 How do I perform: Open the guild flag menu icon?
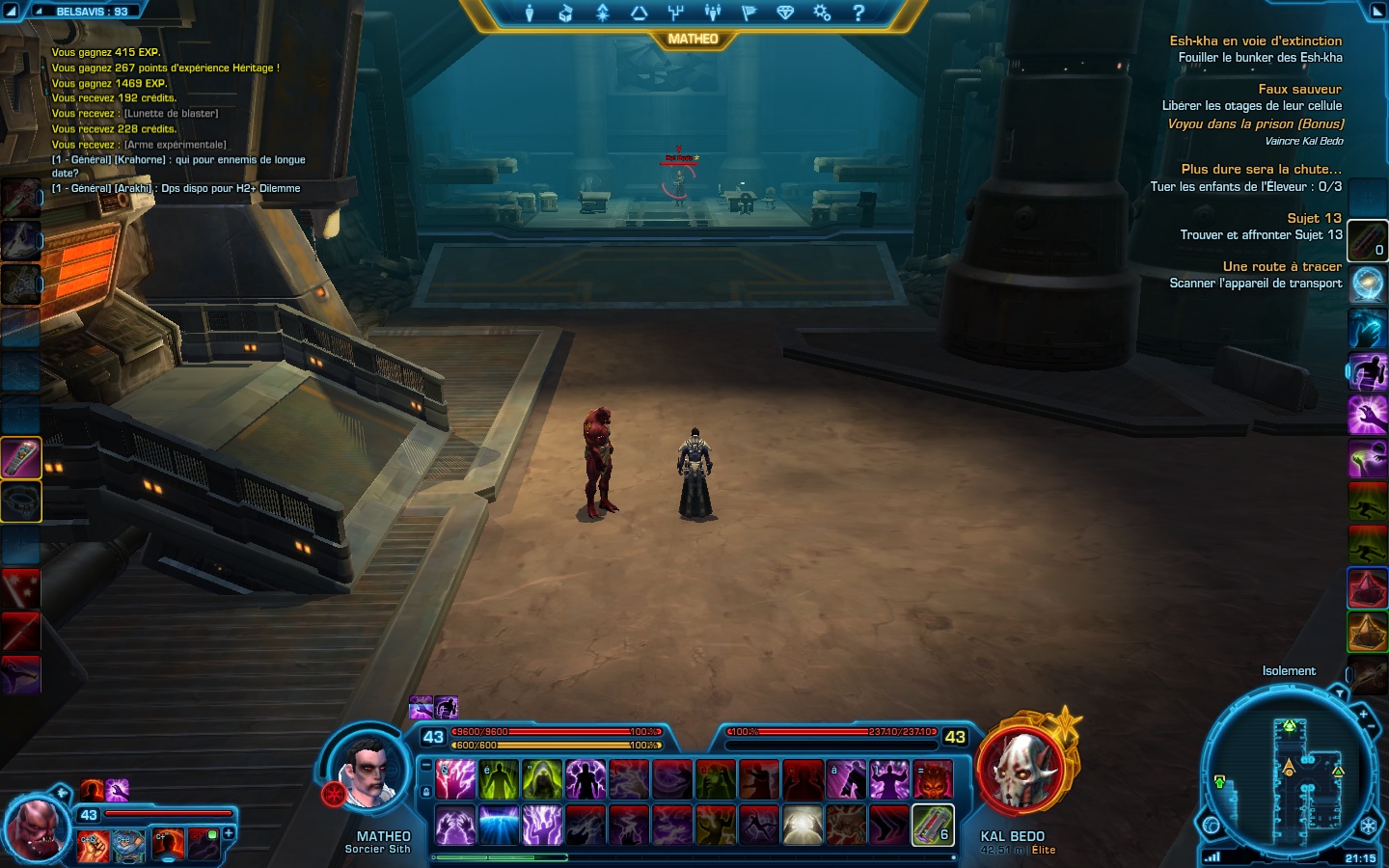749,13
